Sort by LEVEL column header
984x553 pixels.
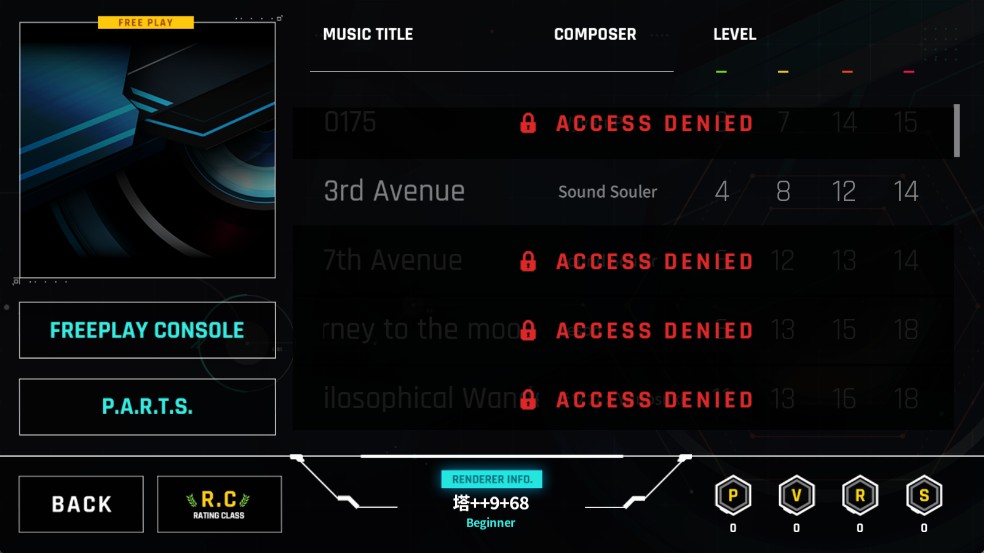coord(734,34)
